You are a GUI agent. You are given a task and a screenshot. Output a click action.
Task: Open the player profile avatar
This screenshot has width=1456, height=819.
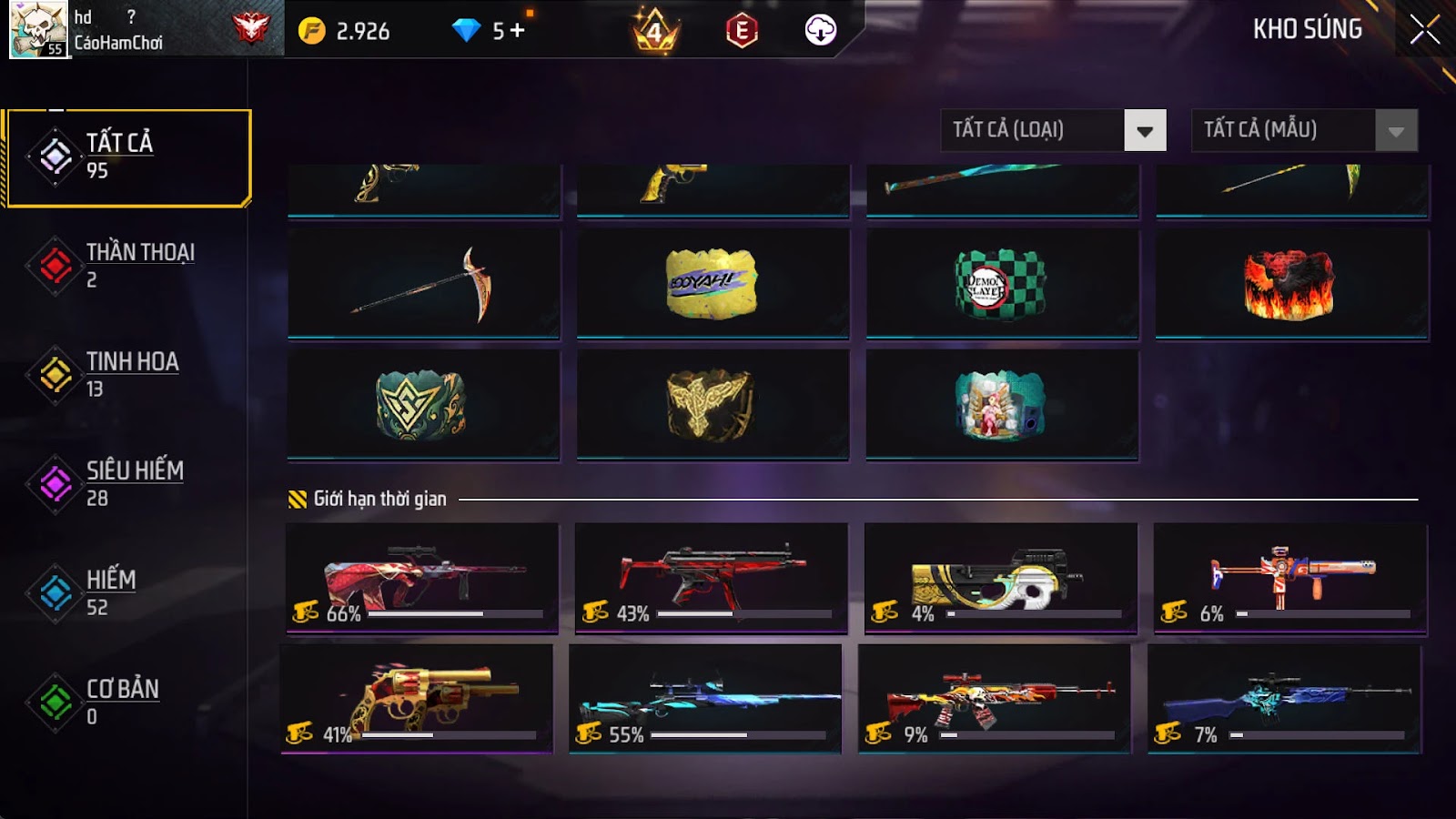coord(38,29)
